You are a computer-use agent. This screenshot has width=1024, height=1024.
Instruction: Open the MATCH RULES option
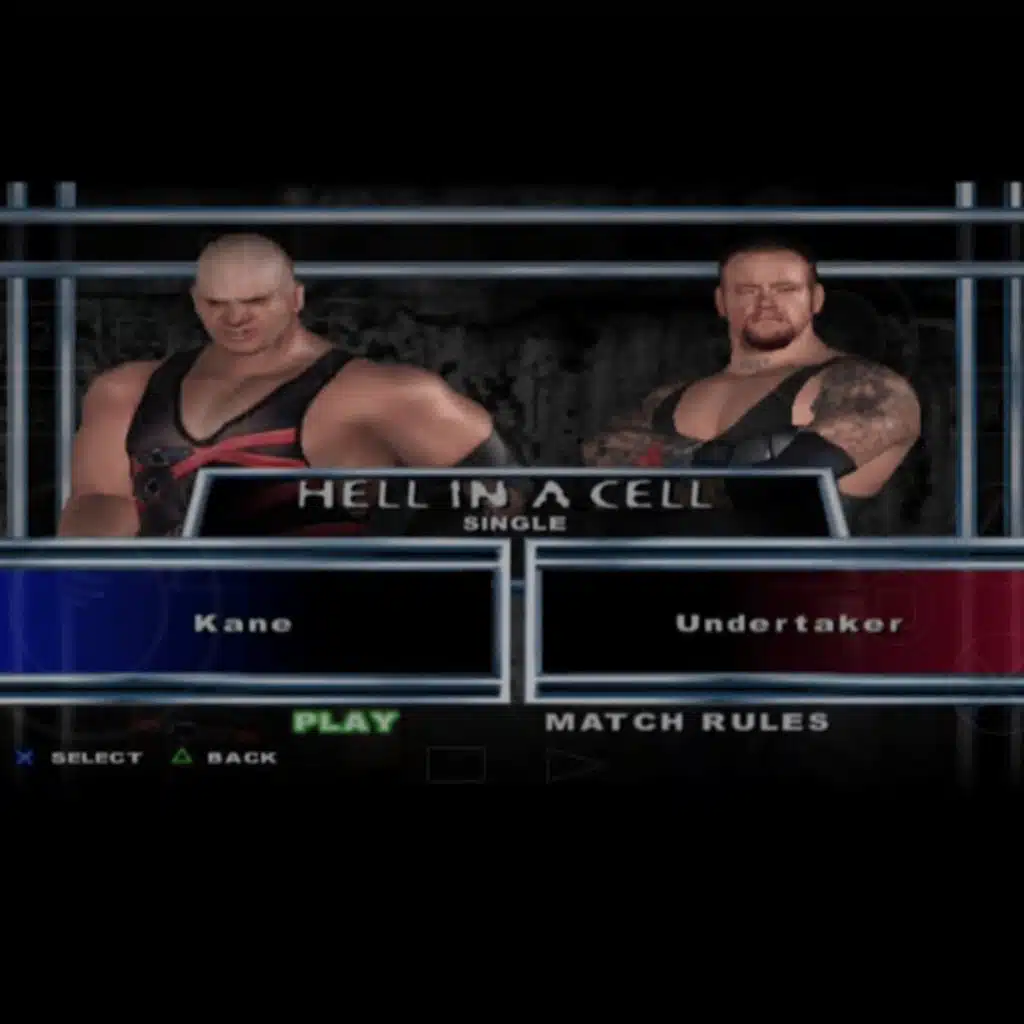(687, 722)
